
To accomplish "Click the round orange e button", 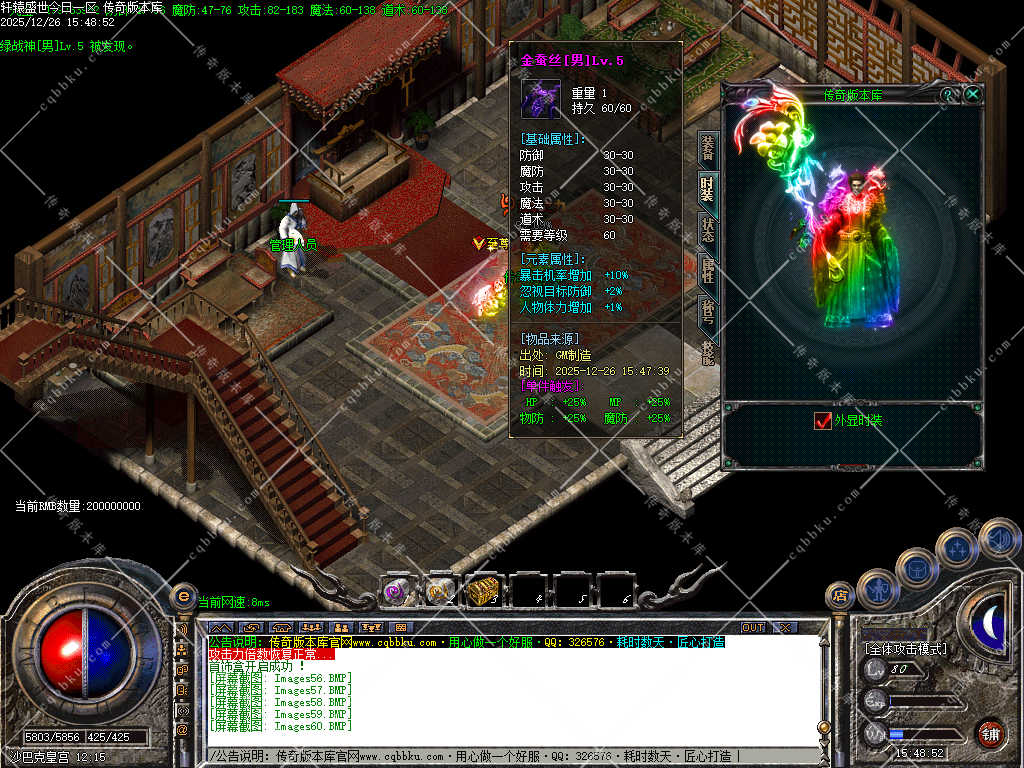I will pyautogui.click(x=183, y=596).
